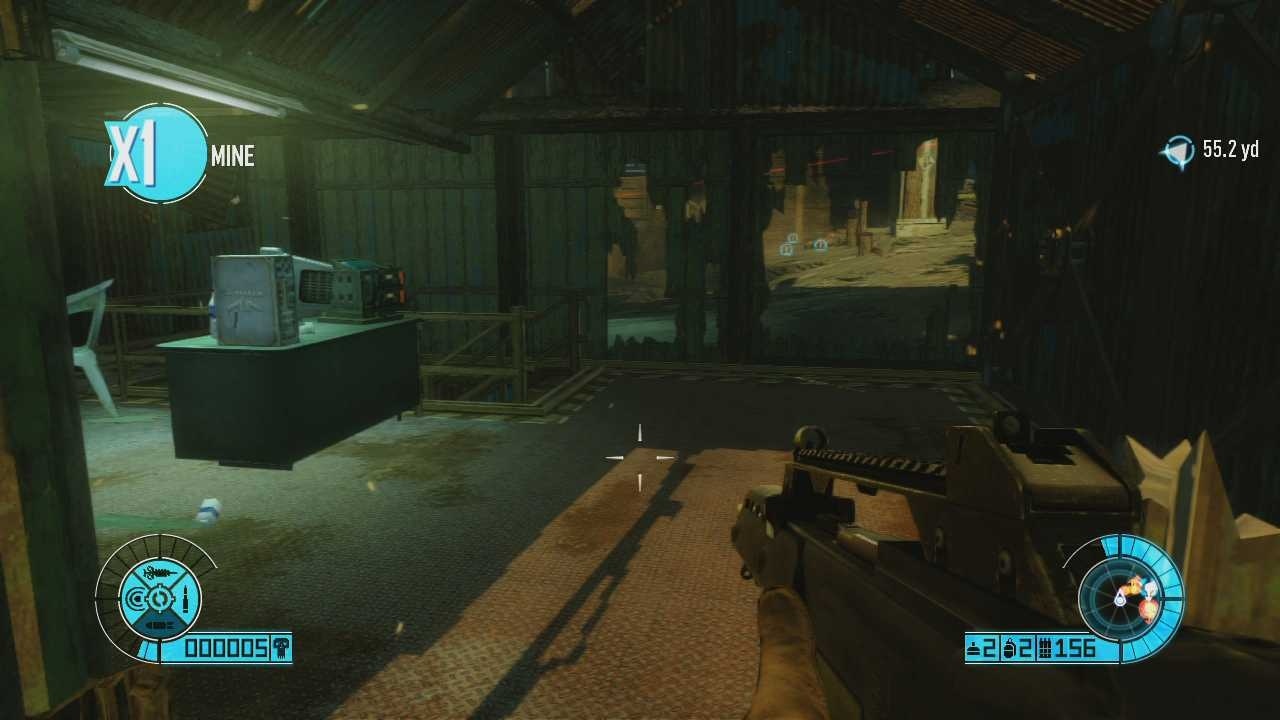Select the scope reticle at the wheel center

[160, 596]
